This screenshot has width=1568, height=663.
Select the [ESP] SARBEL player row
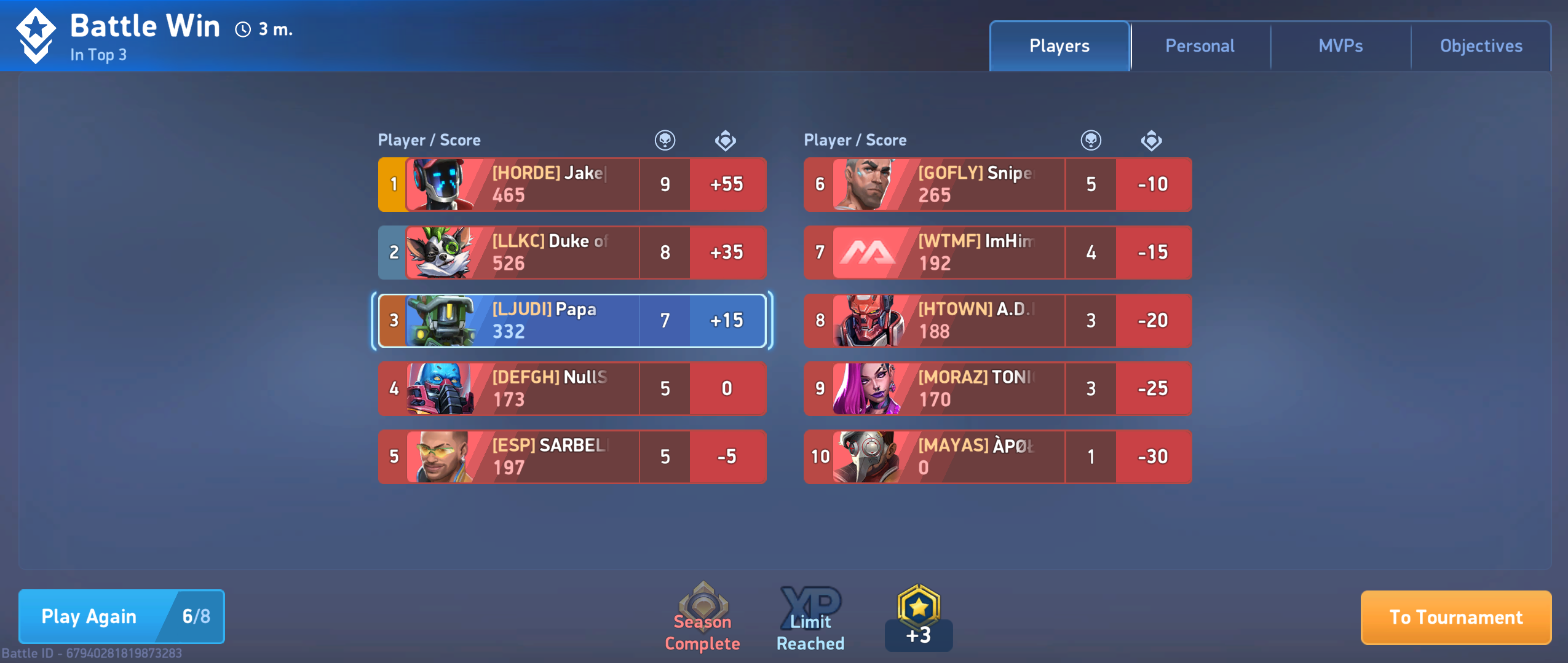(572, 457)
